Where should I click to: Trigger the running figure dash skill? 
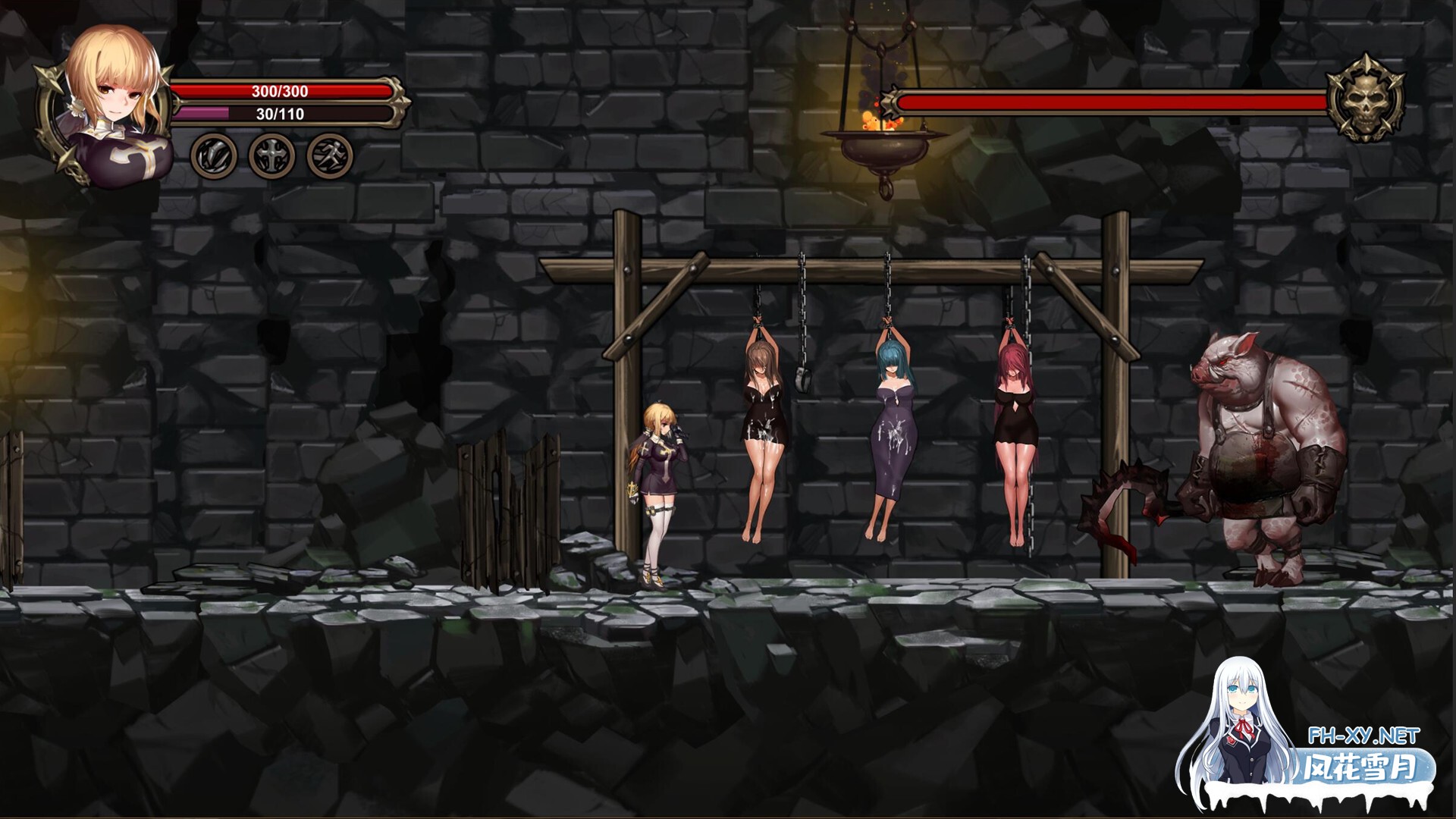click(330, 156)
